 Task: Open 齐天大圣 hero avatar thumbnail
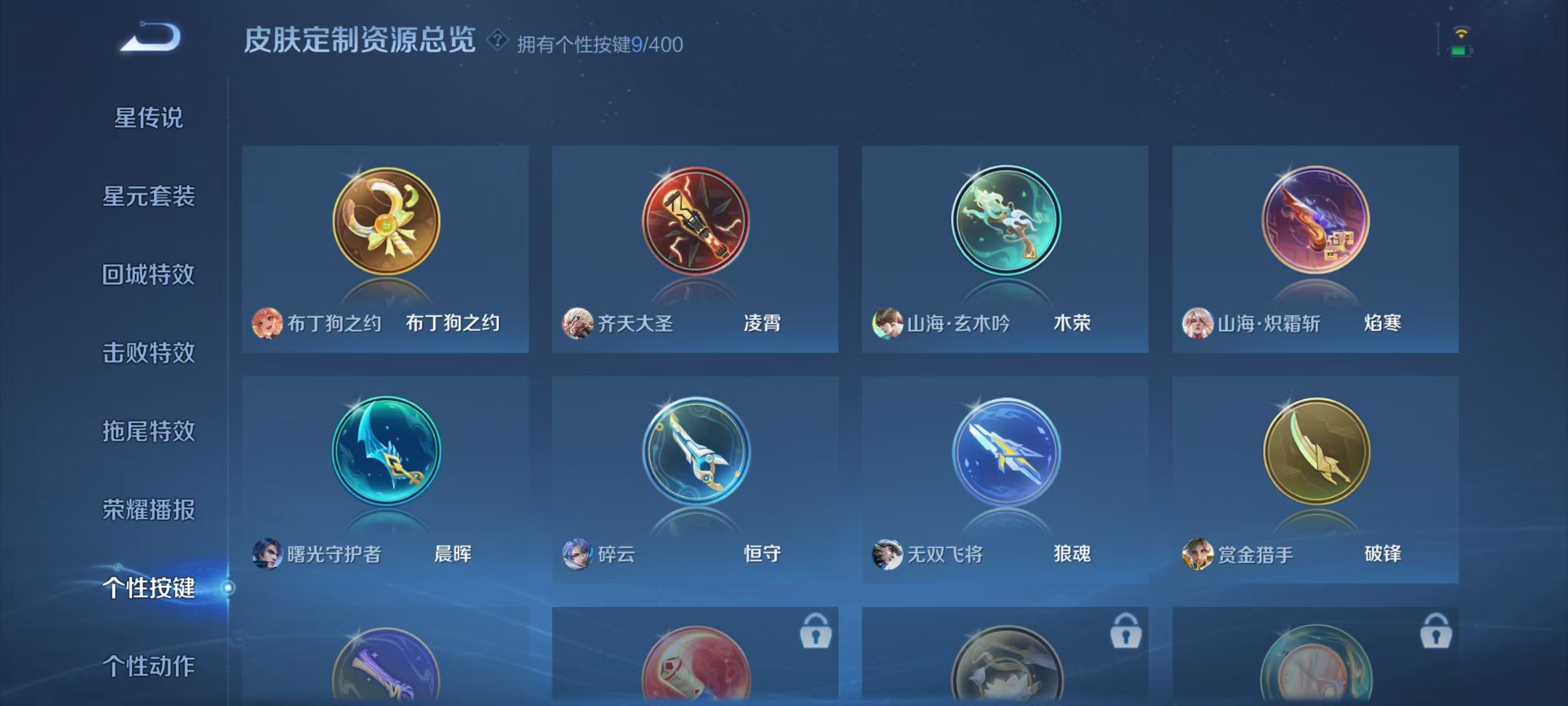[x=580, y=323]
